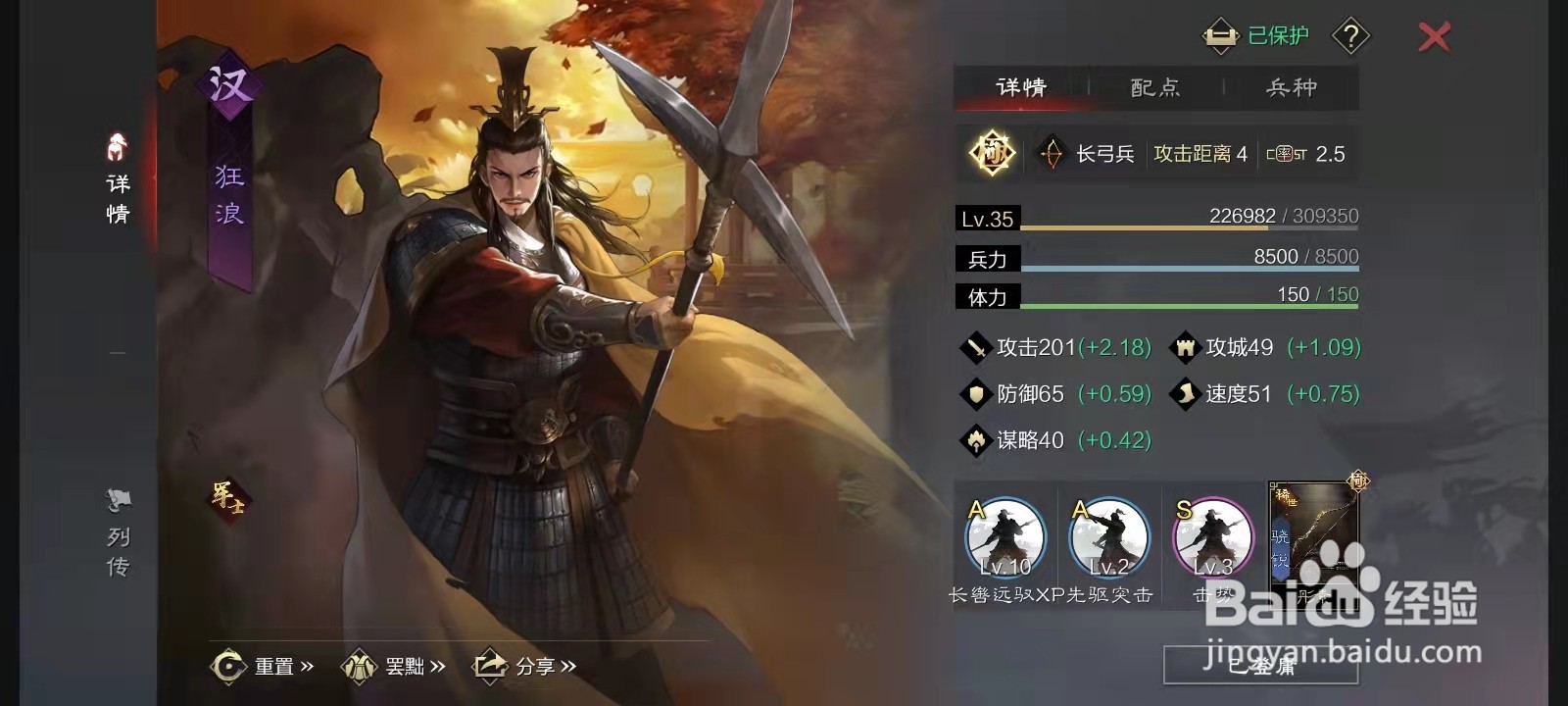Screen dimensions: 1568x706
Task: Open 列传 from the left sidebar
Action: pos(116,503)
